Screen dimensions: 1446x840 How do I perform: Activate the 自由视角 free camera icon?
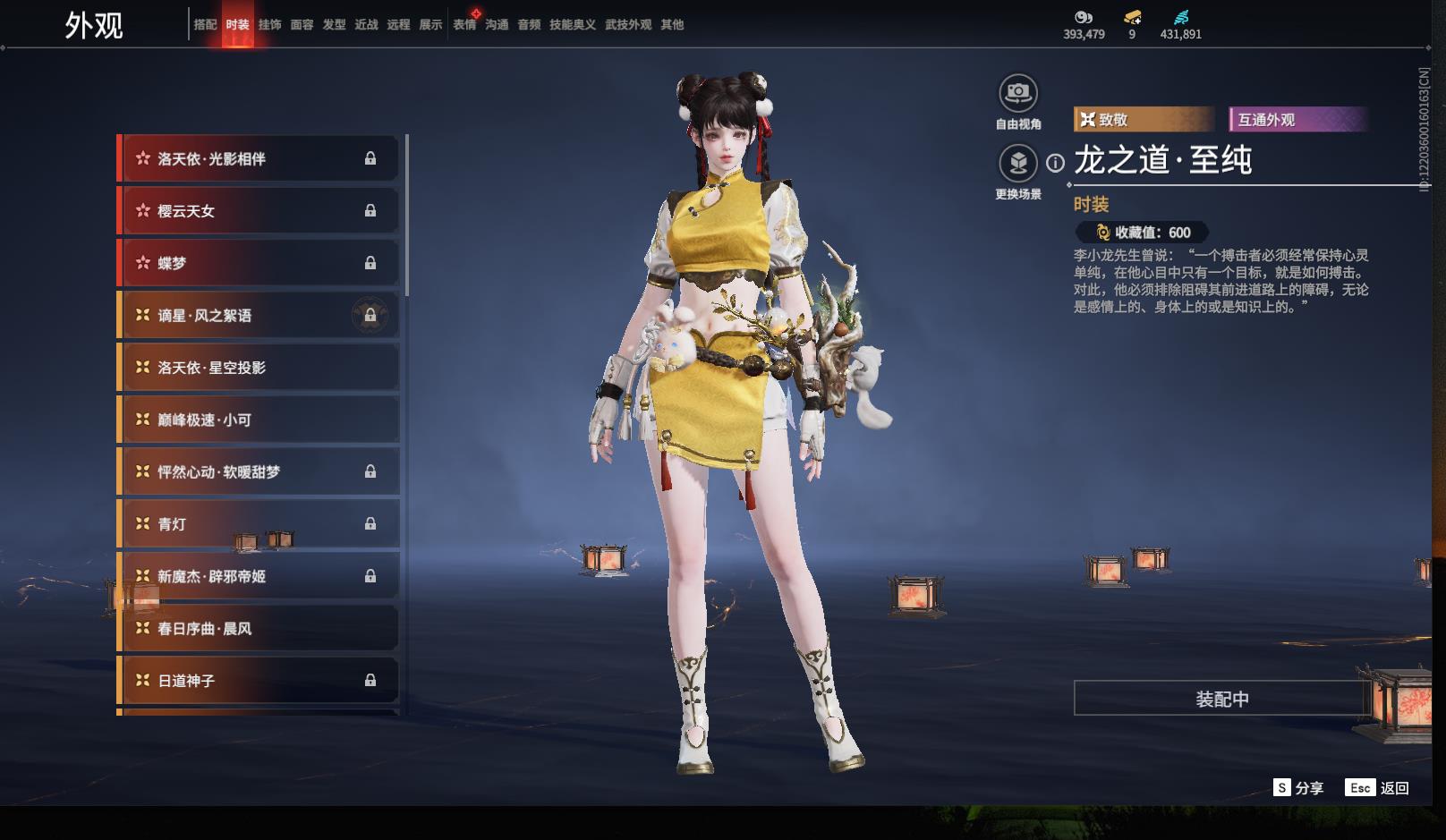tap(1017, 93)
